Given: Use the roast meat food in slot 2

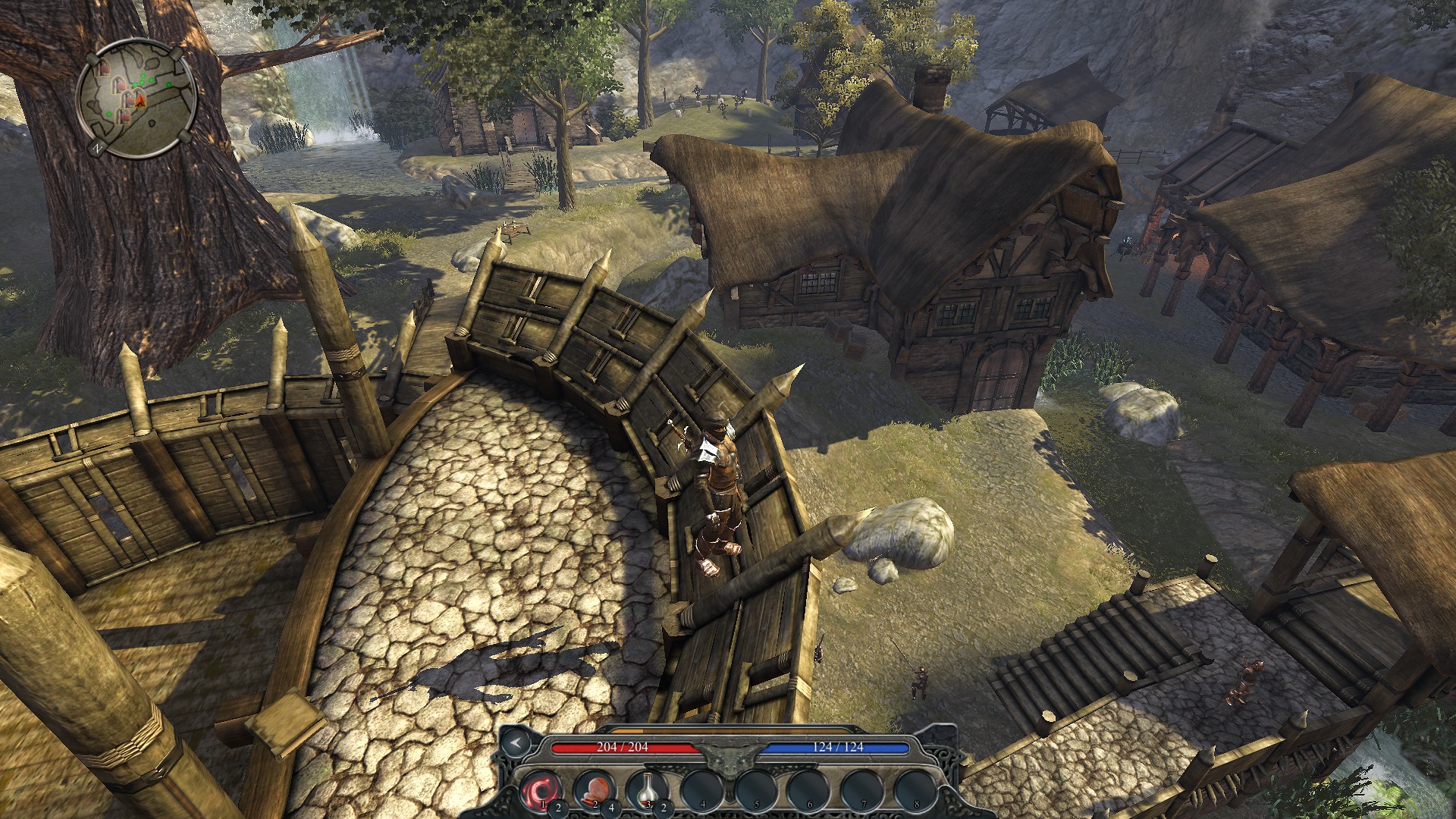Looking at the screenshot, I should [594, 789].
